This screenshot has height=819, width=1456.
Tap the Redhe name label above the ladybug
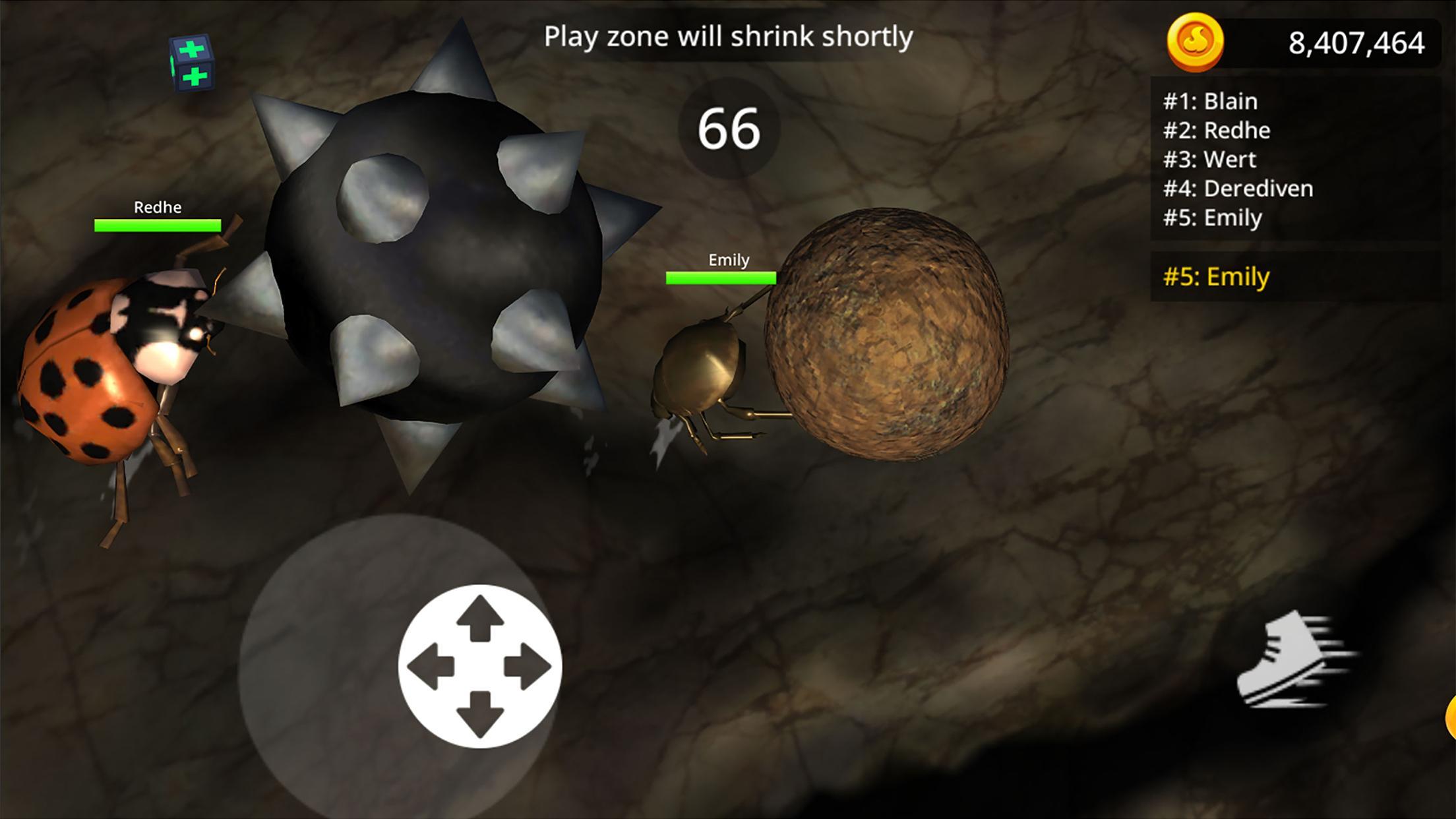click(158, 208)
